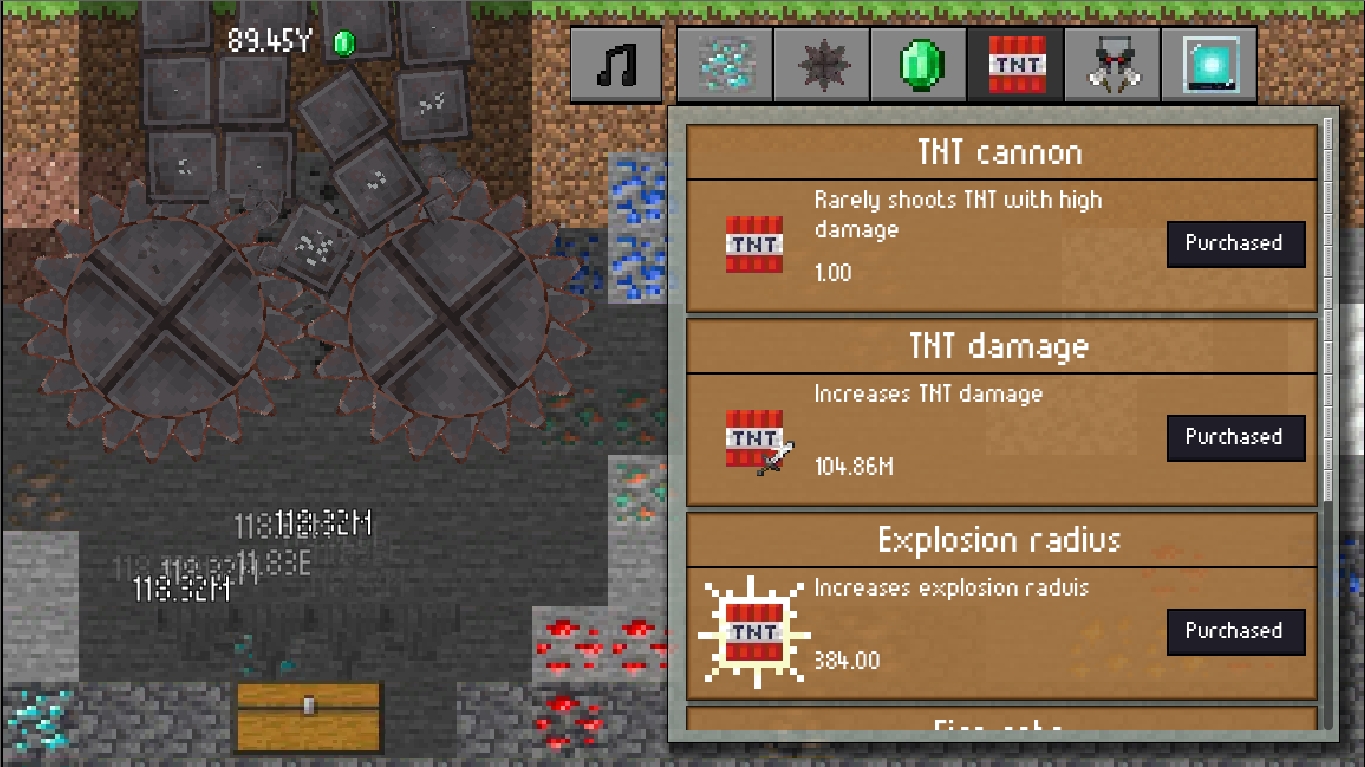Image resolution: width=1365 pixels, height=767 pixels.
Task: Click Purchased button for Explosion radius
Action: pyautogui.click(x=1236, y=631)
